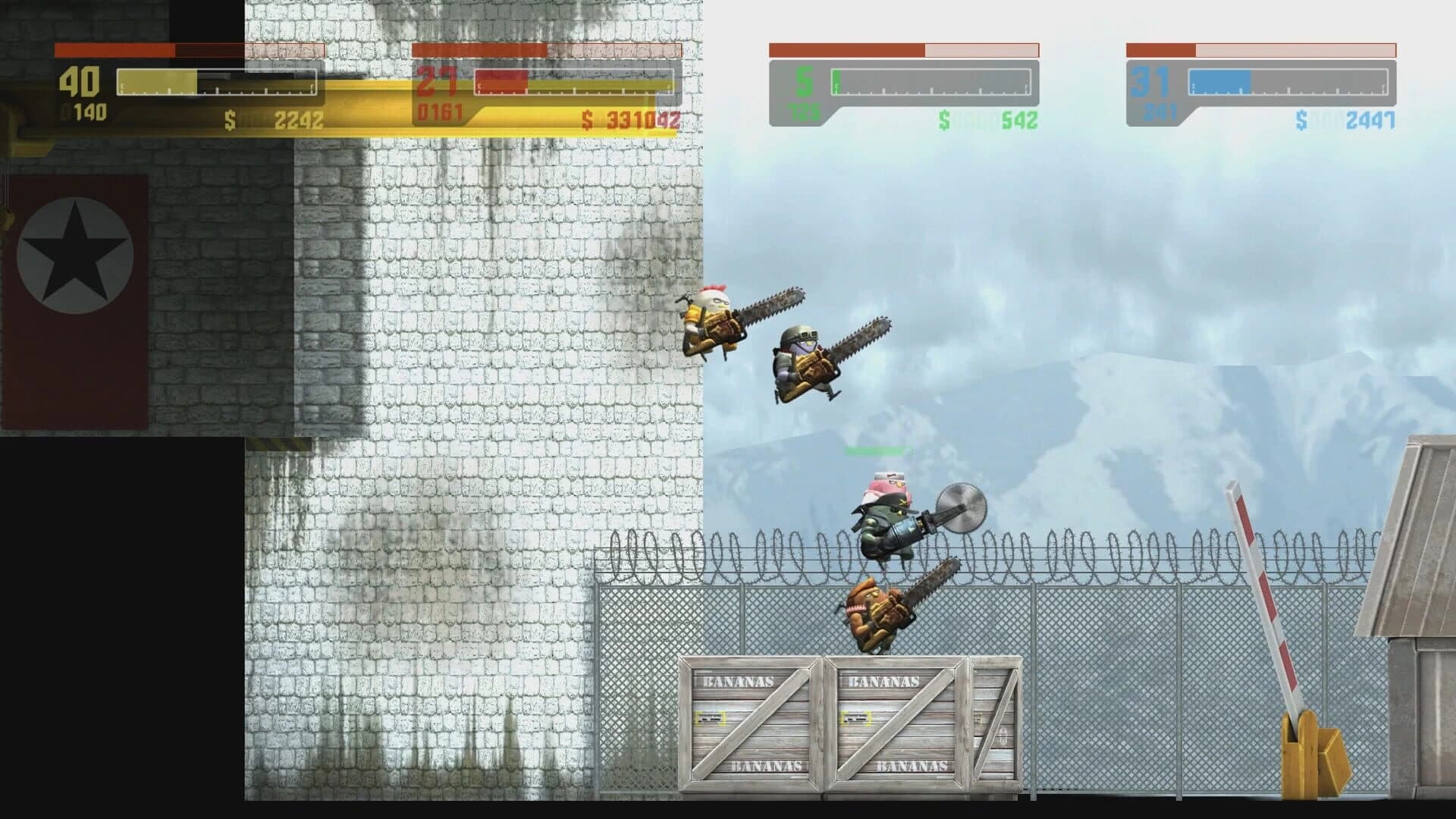This screenshot has width=1456, height=819.
Task: Click the BANANAS label on the left crate
Action: coord(739,681)
